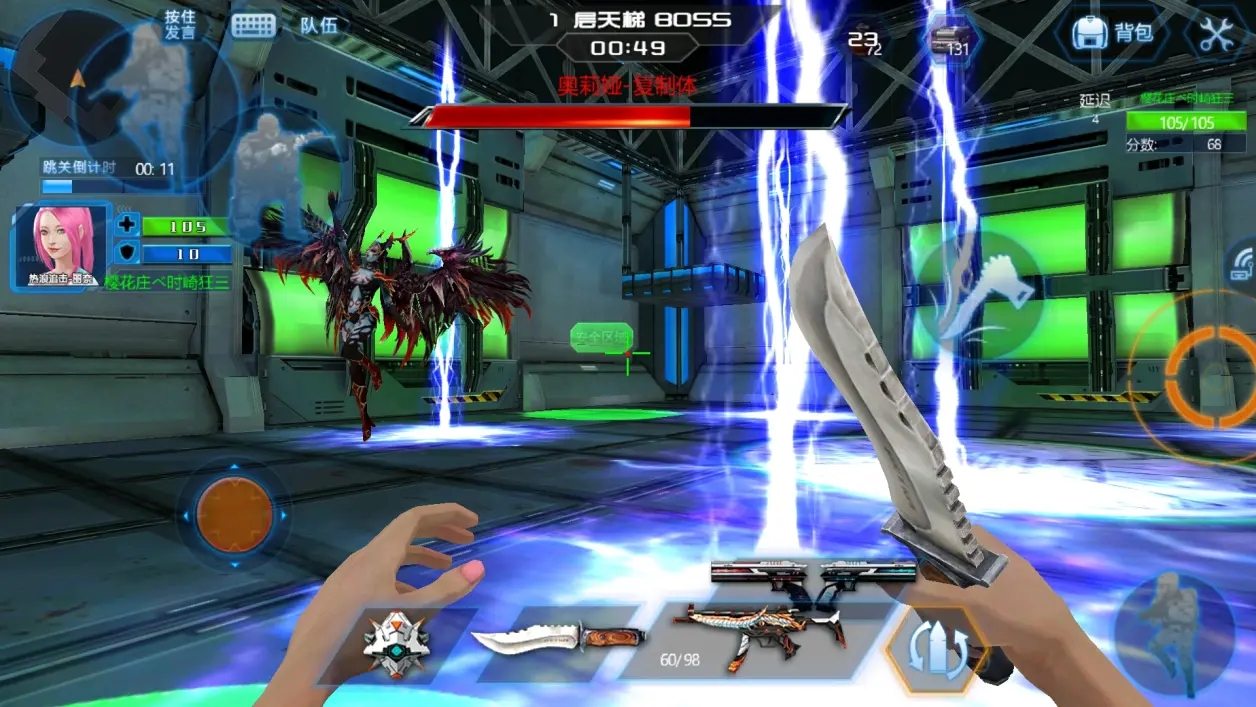1256x707 pixels.
Task: Open the 队伍 team panel
Action: 319,26
